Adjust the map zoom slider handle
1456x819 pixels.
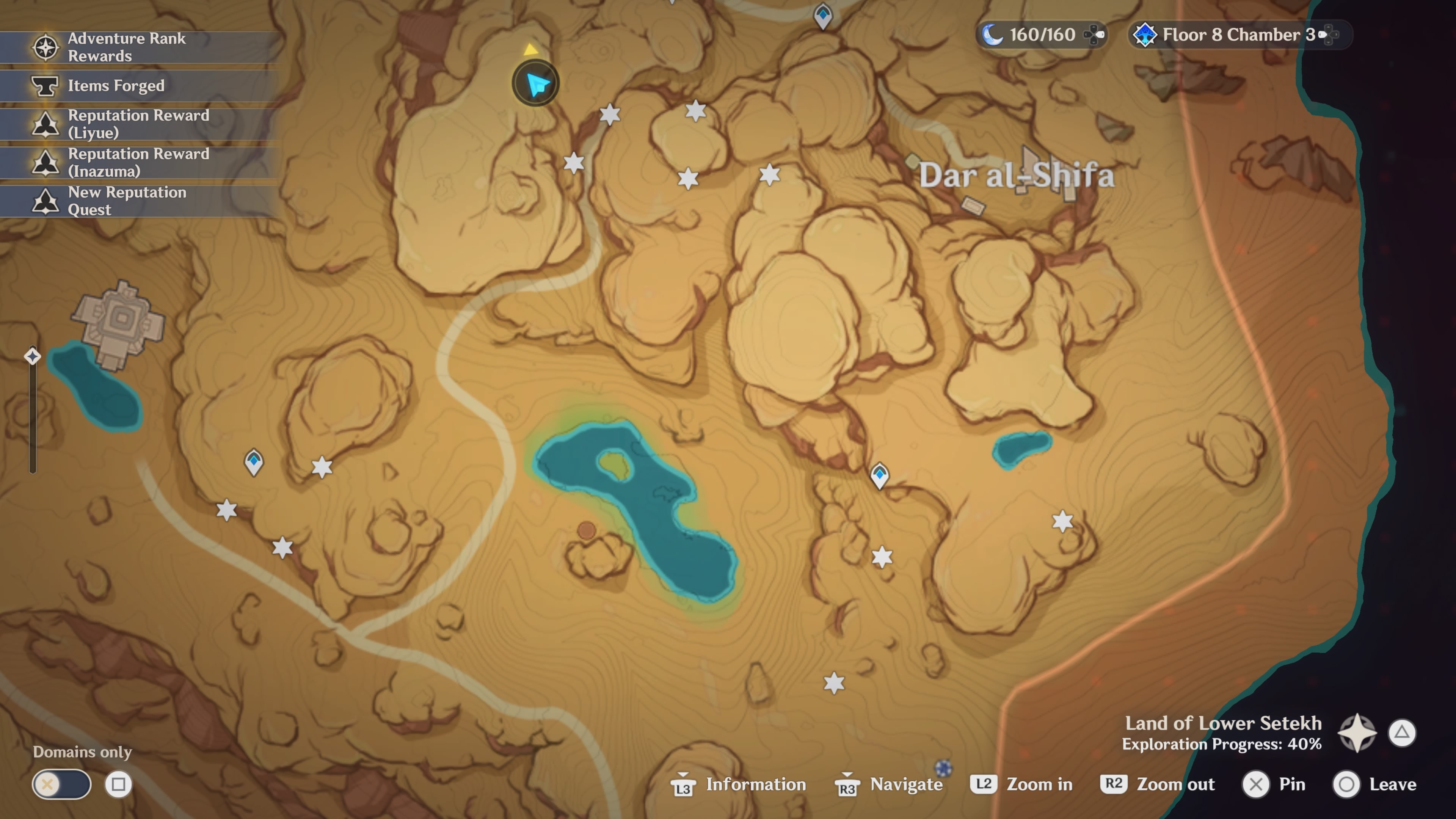[33, 356]
